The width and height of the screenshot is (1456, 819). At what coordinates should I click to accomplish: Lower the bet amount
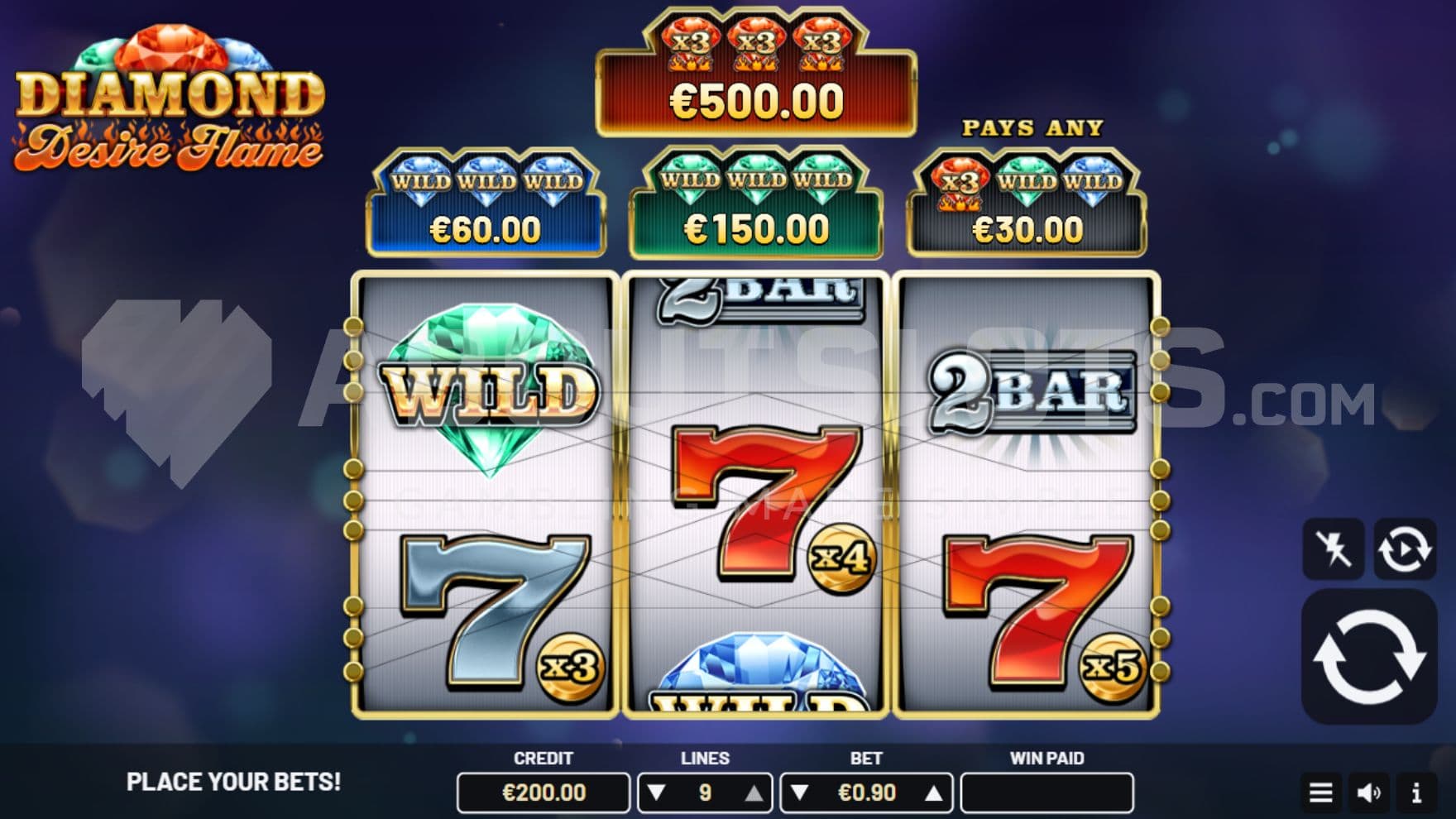tap(799, 793)
